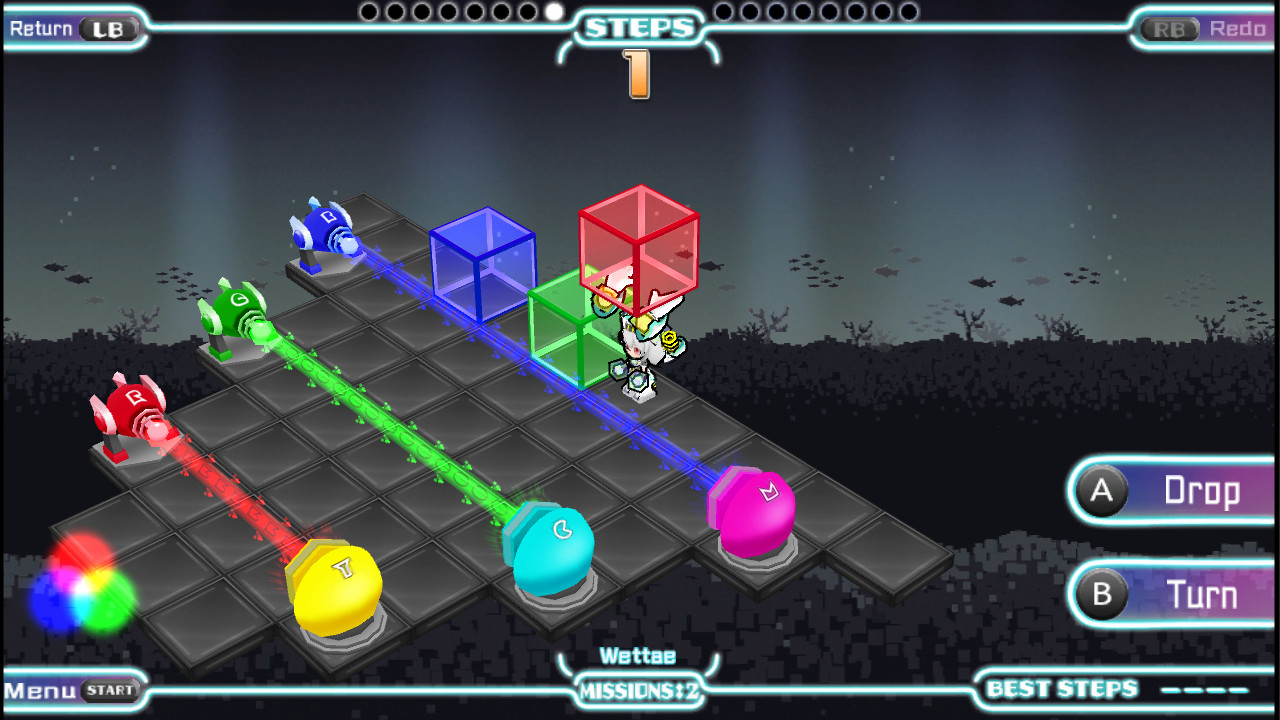The width and height of the screenshot is (1280, 720).
Task: Click the STEPS counter showing 1
Action: pyautogui.click(x=637, y=72)
